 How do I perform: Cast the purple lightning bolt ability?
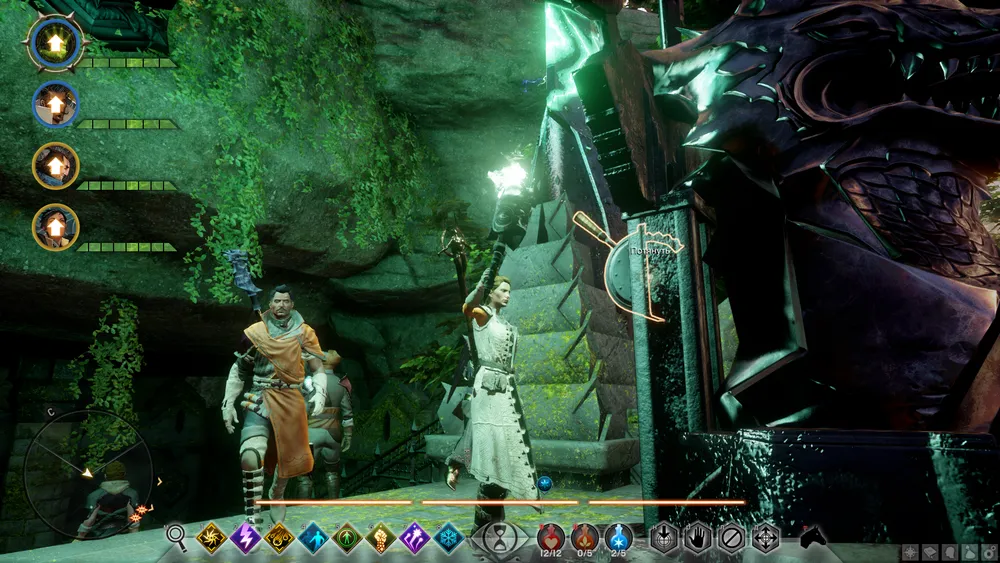click(245, 538)
